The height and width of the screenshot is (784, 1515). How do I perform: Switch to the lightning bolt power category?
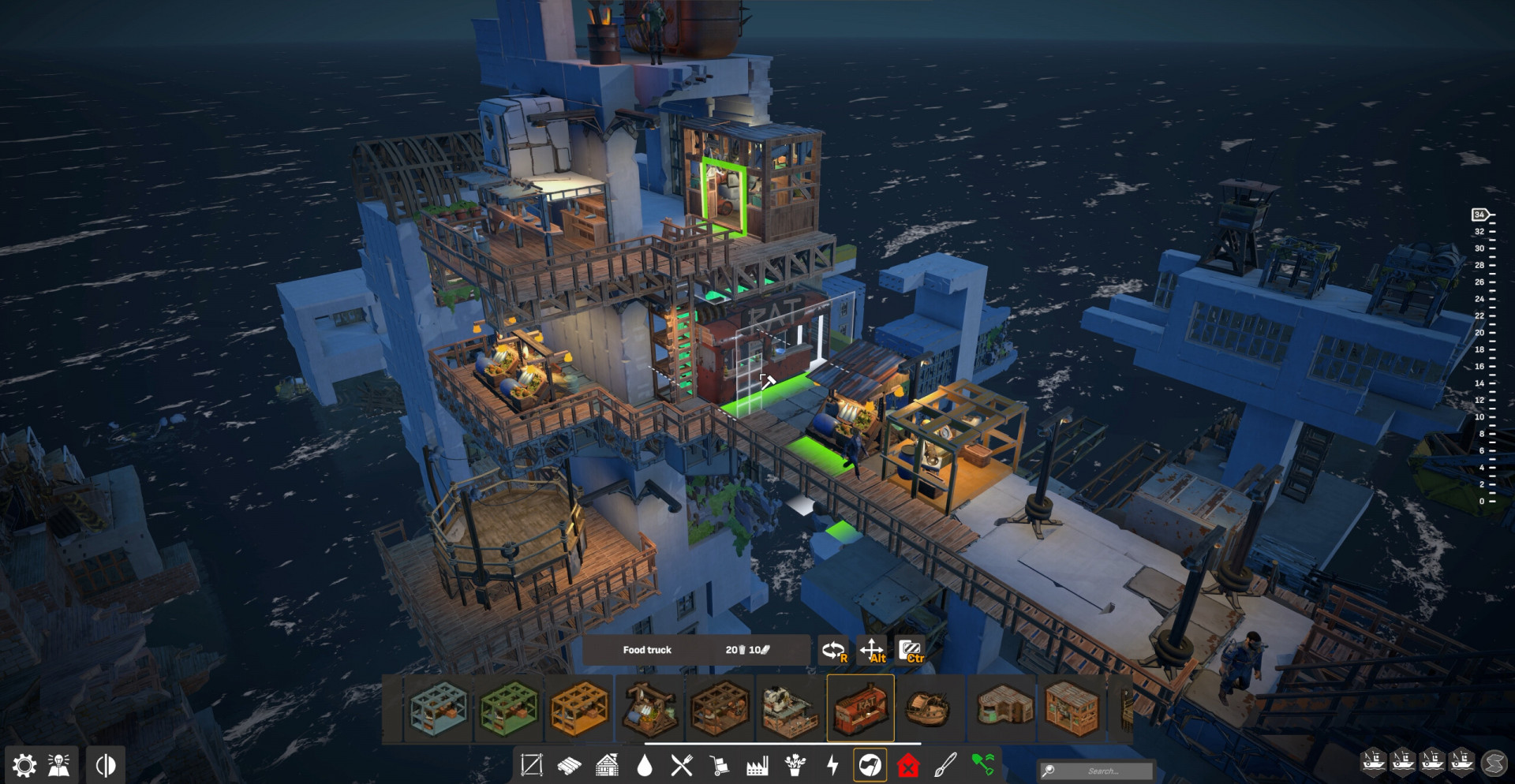coord(832,765)
